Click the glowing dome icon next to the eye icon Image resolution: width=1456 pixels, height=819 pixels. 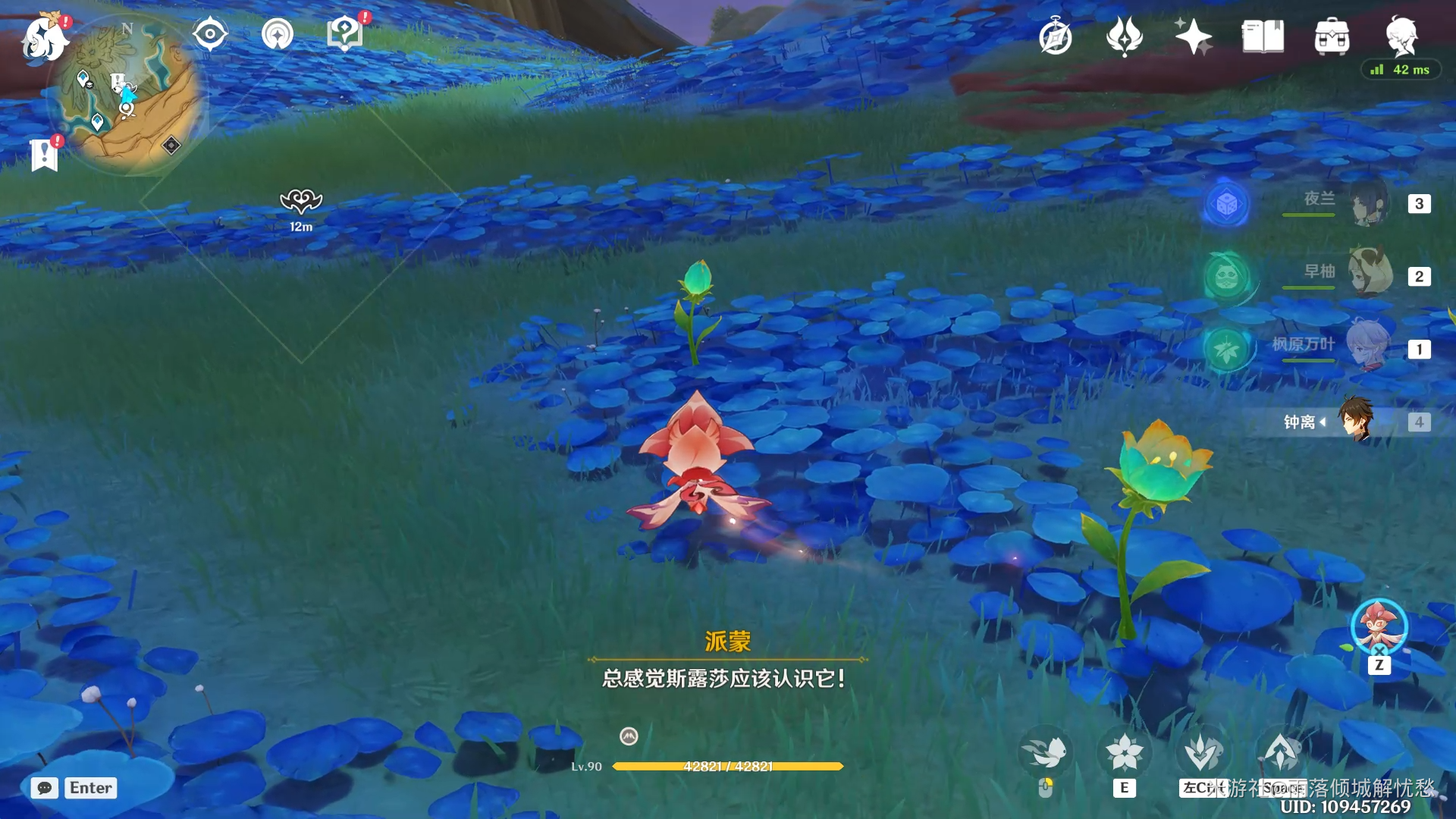[x=278, y=32]
